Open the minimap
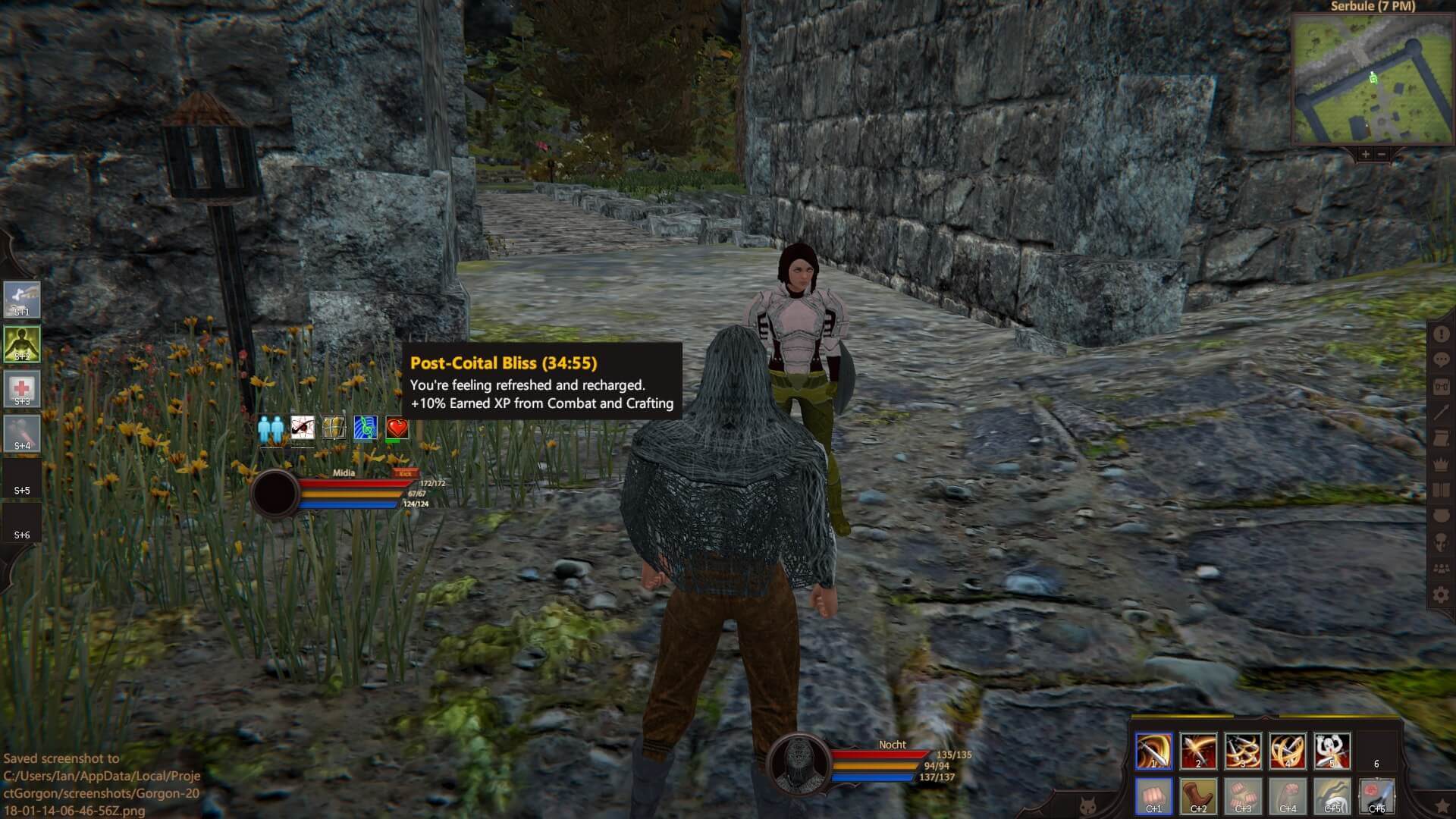 [x=1373, y=80]
